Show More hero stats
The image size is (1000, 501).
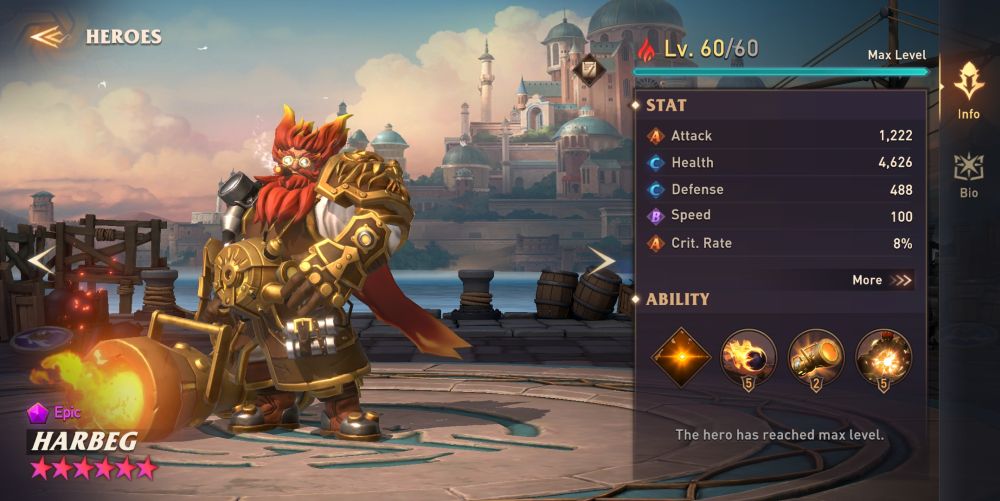(x=882, y=280)
